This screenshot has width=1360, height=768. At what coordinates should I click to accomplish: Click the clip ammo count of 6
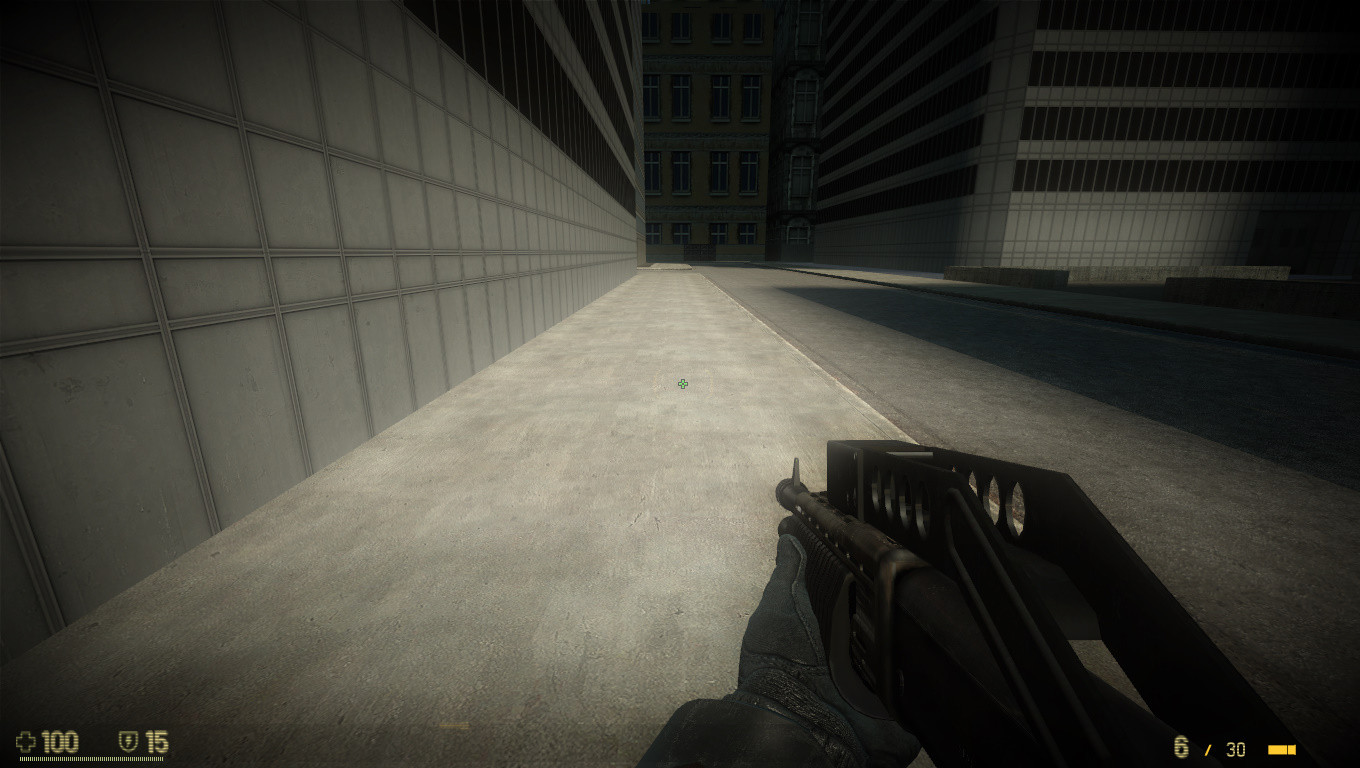pos(1179,748)
